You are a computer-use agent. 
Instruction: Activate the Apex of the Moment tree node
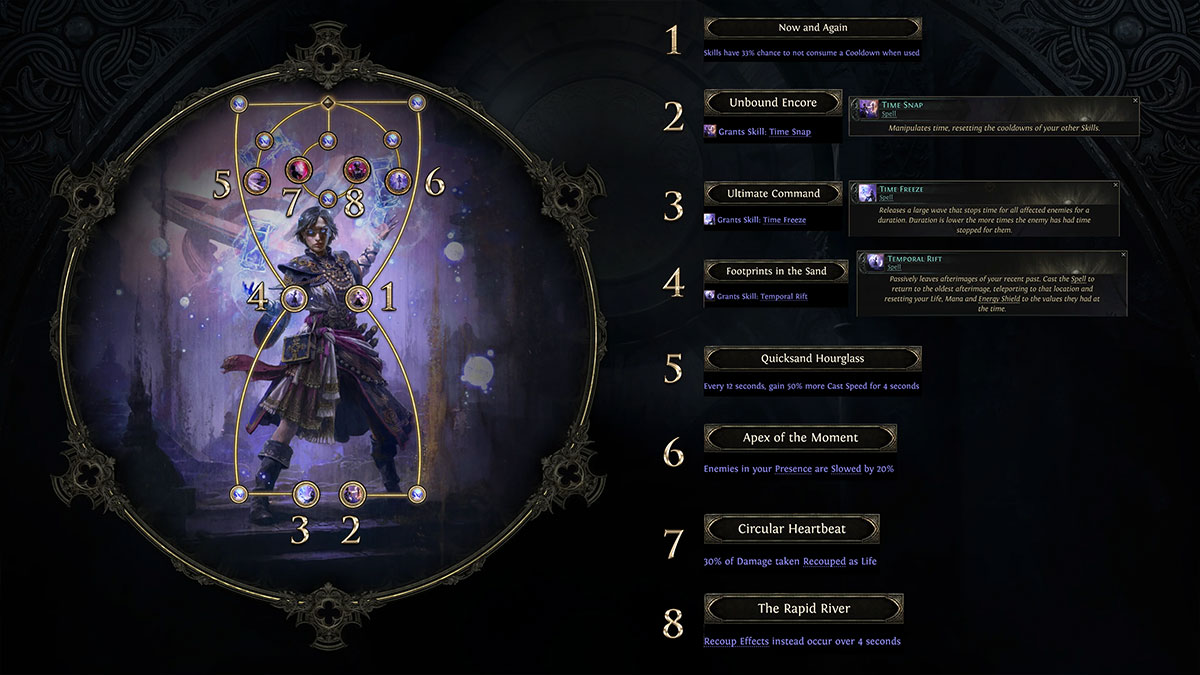click(x=399, y=181)
